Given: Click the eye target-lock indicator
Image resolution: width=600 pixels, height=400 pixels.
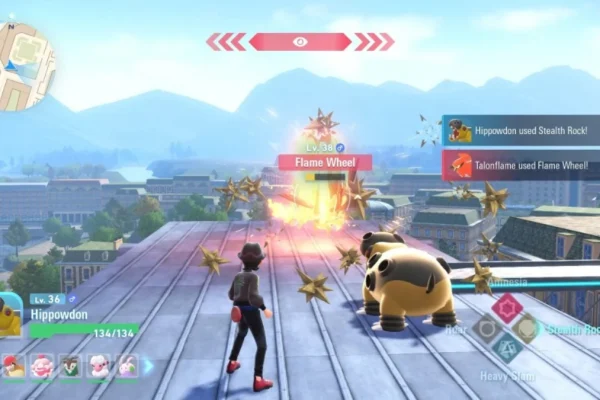Looking at the screenshot, I should (300, 41).
